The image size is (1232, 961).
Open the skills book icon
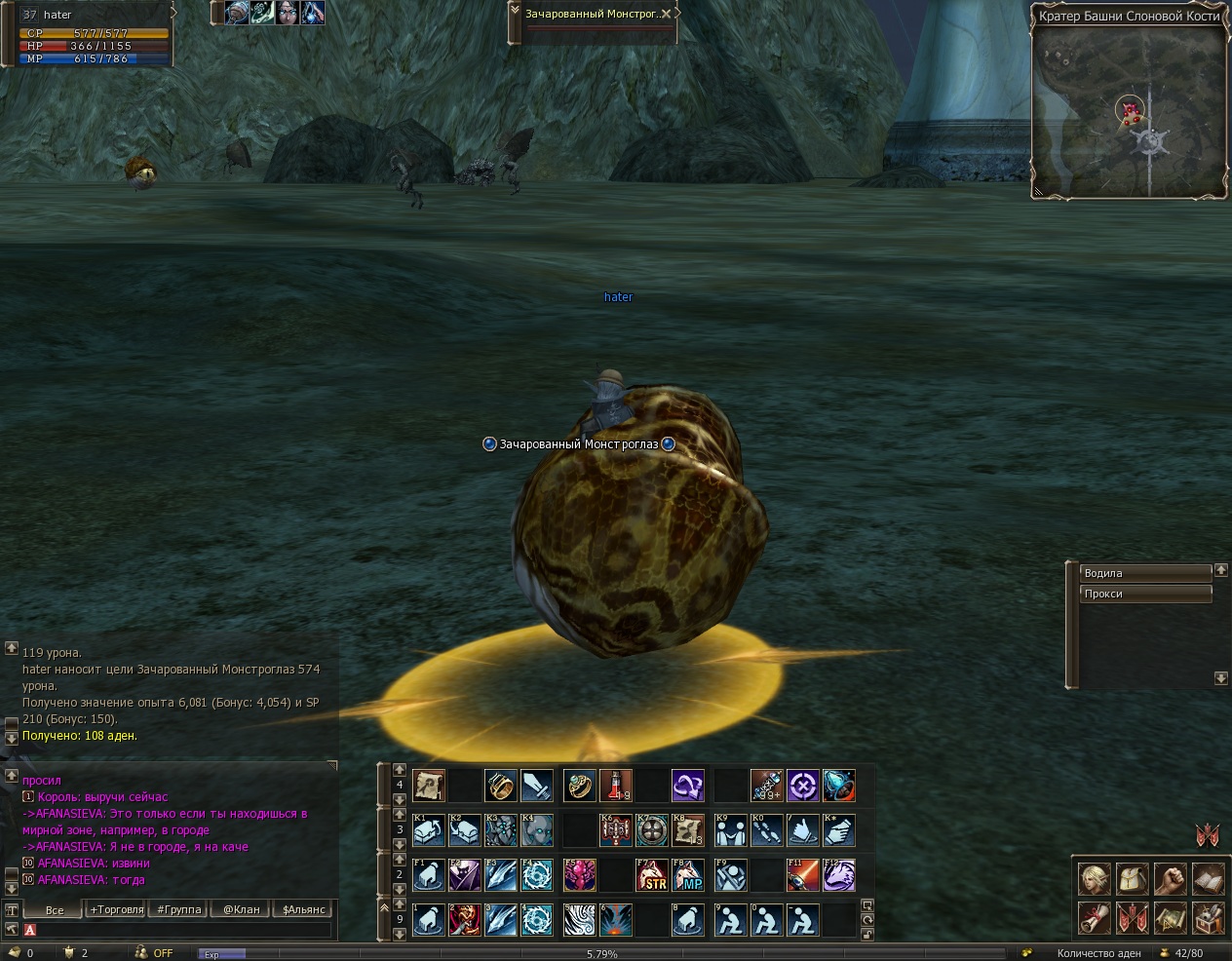click(x=1208, y=879)
